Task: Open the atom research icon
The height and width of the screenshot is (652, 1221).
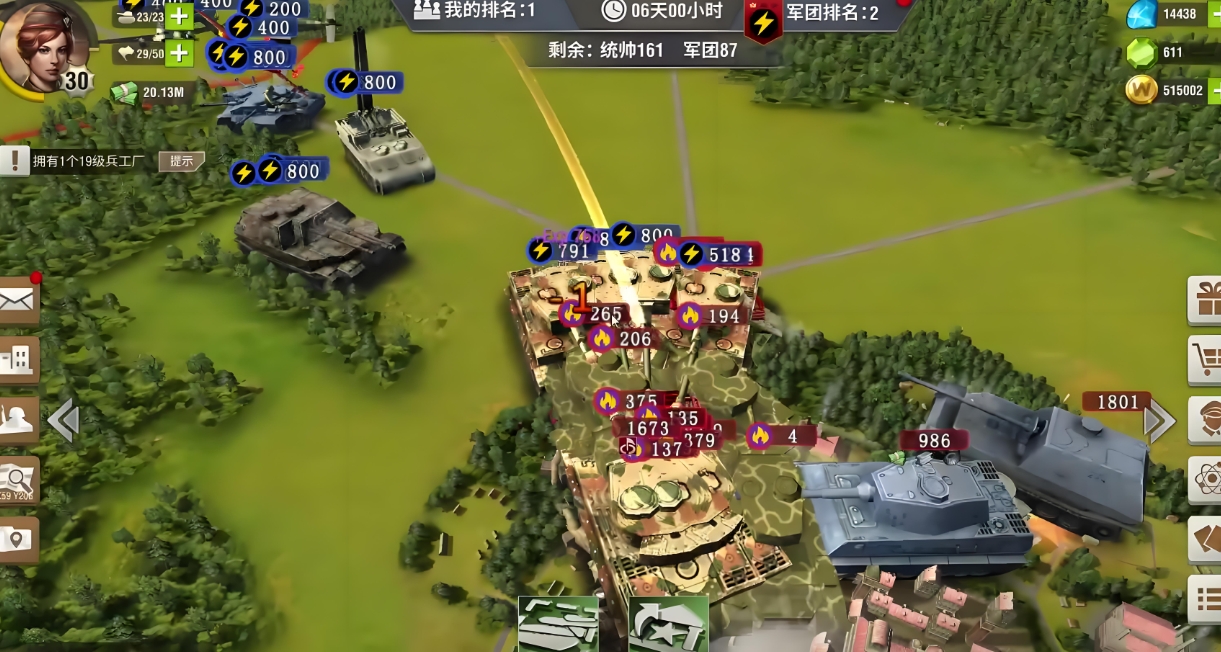Action: tap(1205, 480)
